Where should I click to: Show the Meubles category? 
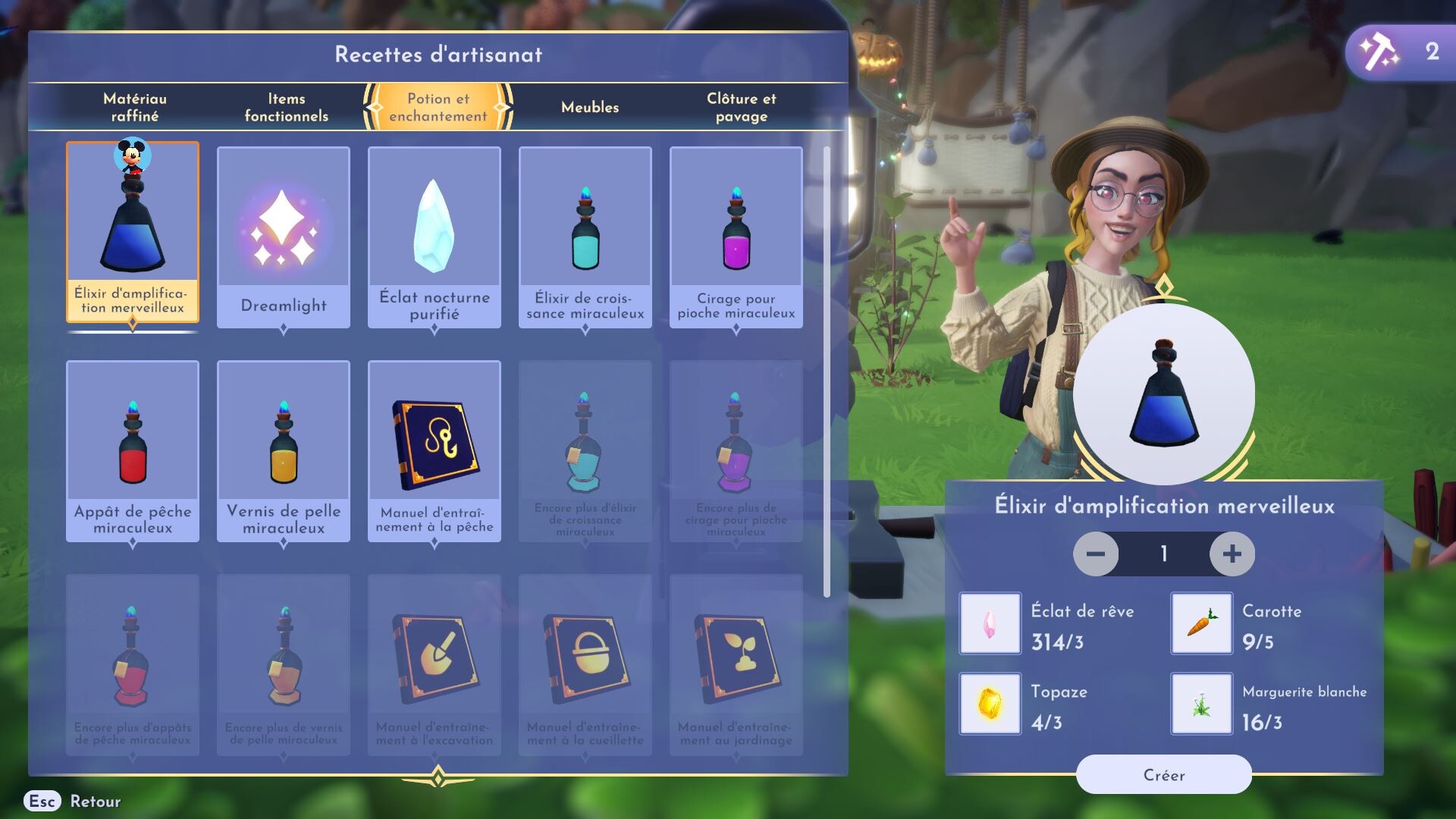pyautogui.click(x=590, y=107)
